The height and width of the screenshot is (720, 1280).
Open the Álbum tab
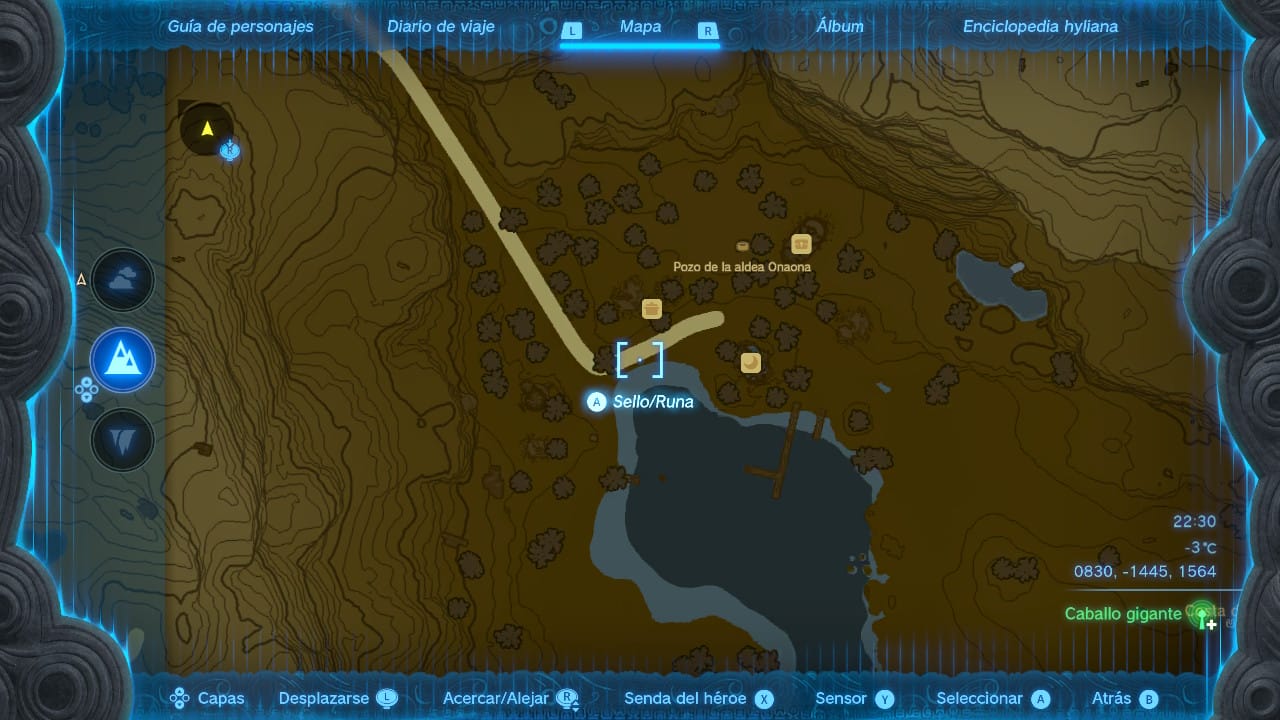coord(839,27)
